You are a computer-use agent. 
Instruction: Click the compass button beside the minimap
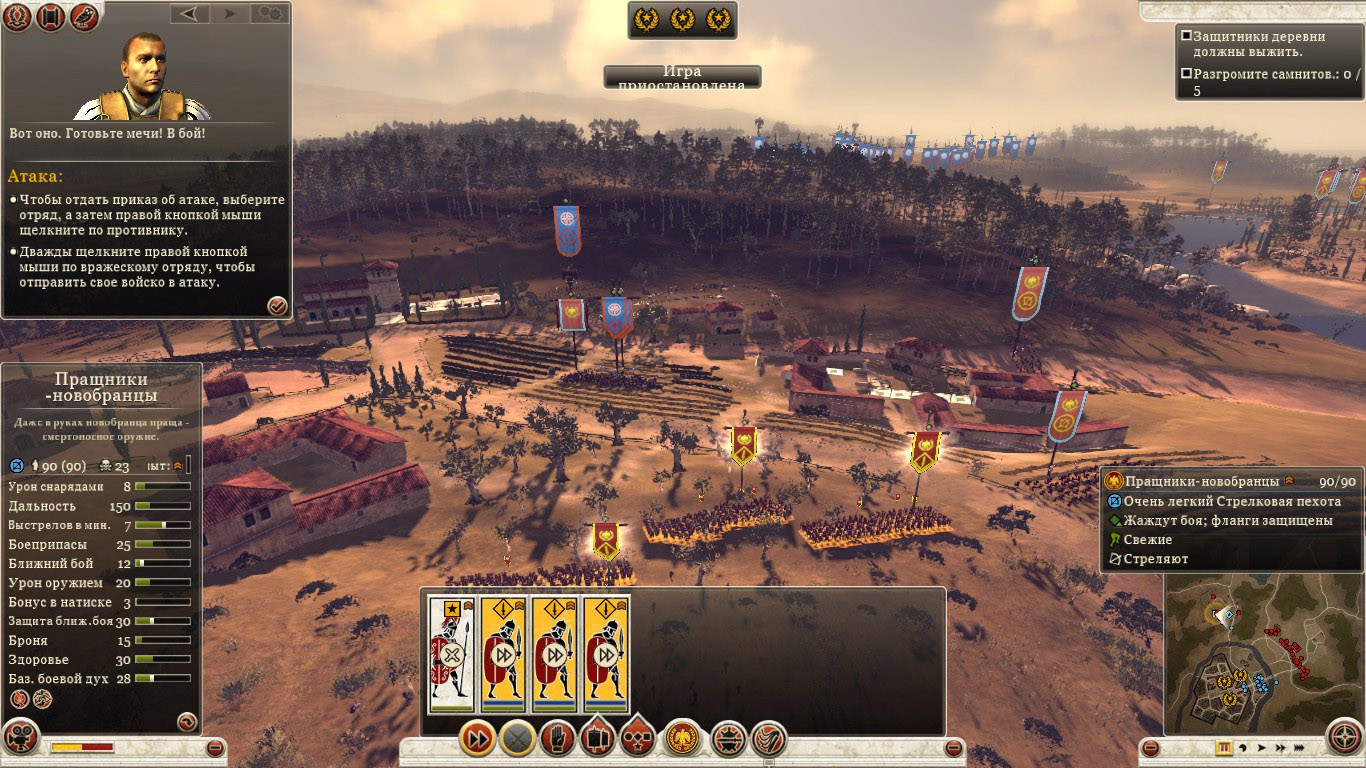(x=1344, y=738)
